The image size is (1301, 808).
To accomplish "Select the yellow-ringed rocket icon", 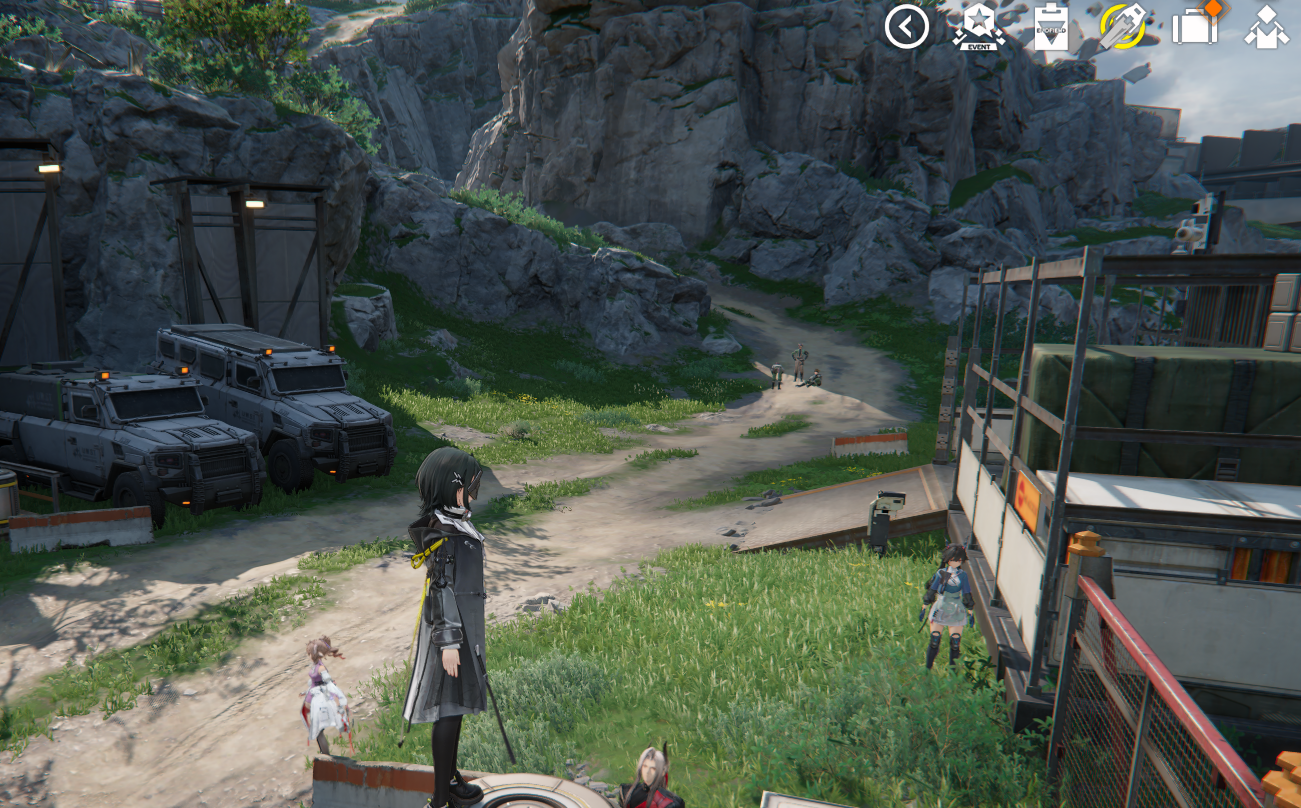I will point(1122,27).
